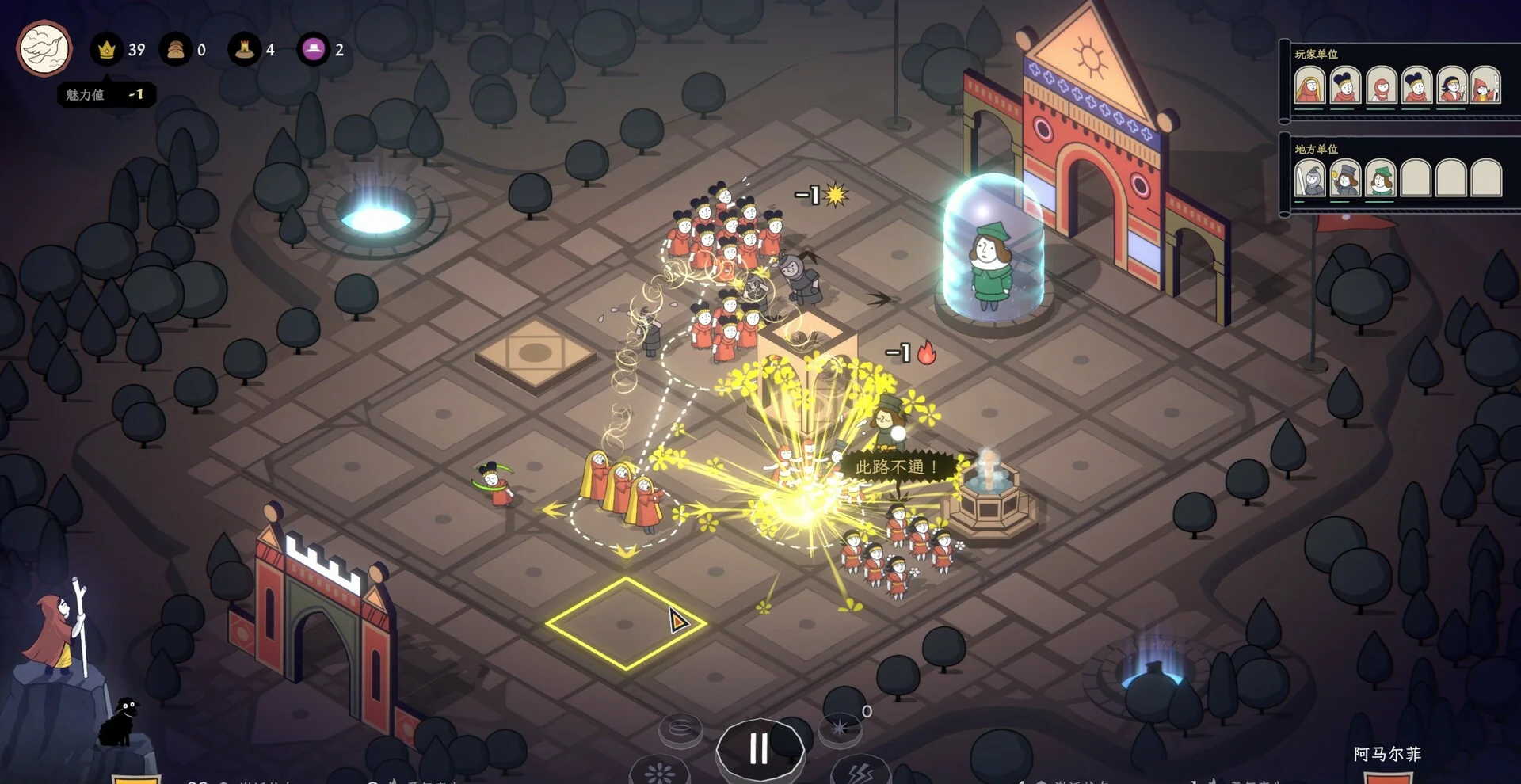Select the bread loaves resource icon

[175, 50]
